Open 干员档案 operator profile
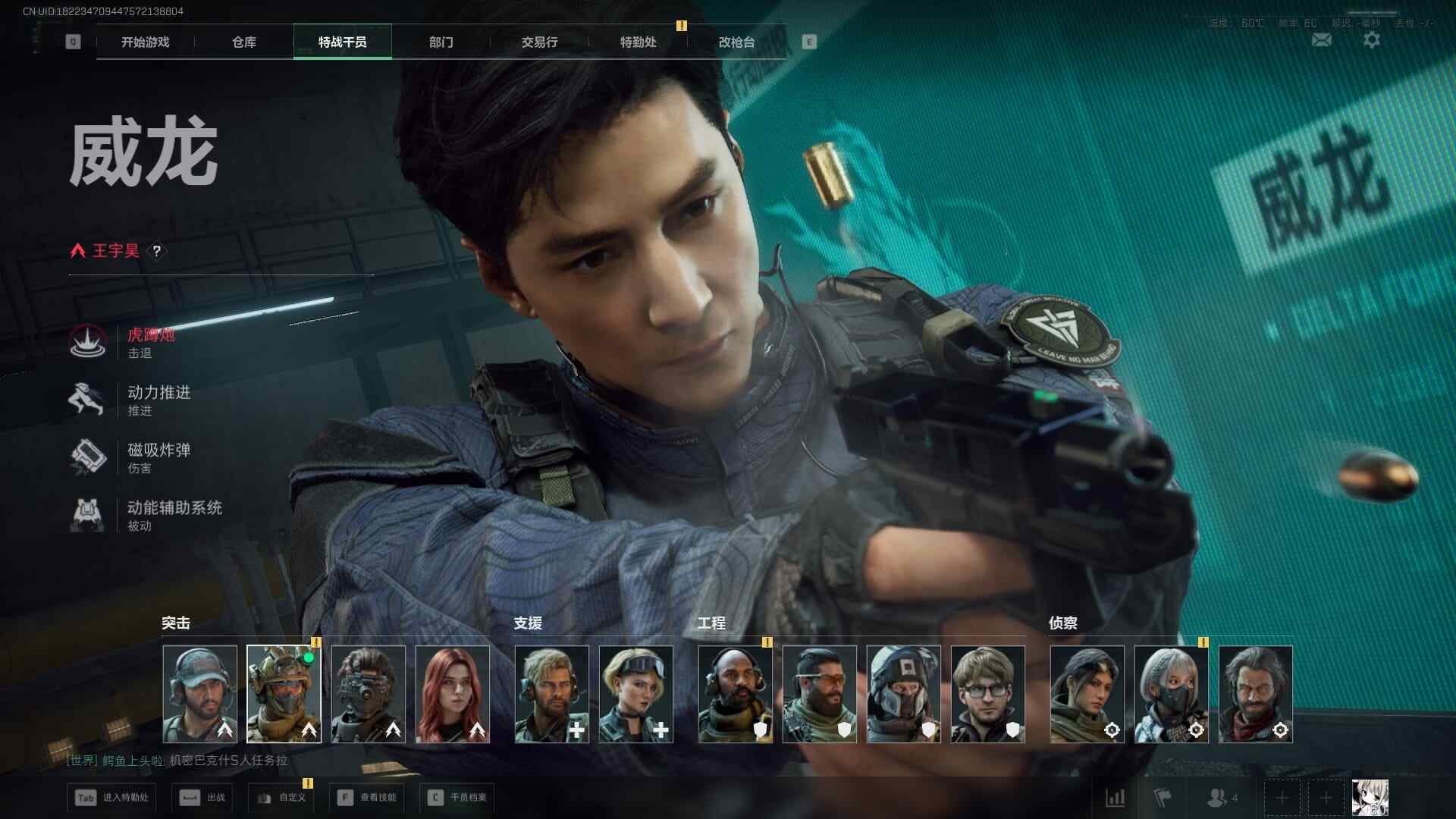The width and height of the screenshot is (1456, 819). click(457, 798)
